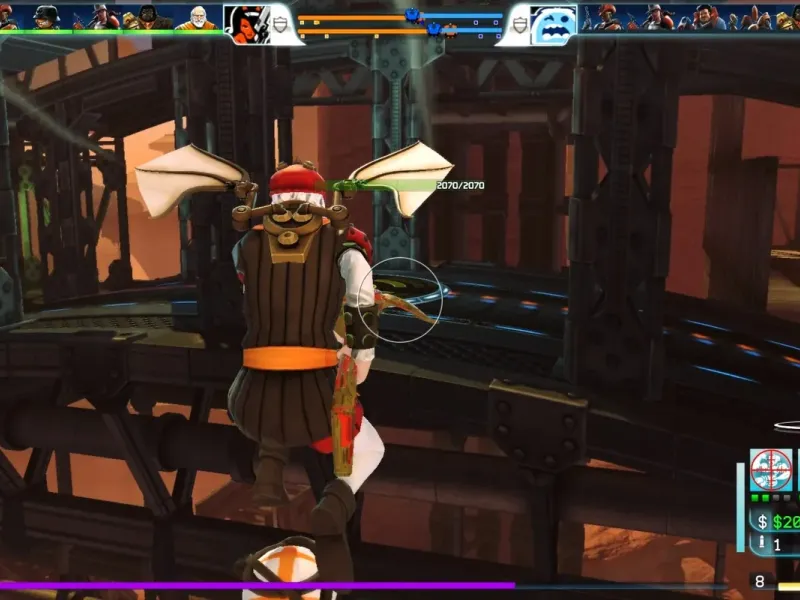The image size is (800, 600).
Task: Select the blue monster team emblem
Action: tap(553, 24)
